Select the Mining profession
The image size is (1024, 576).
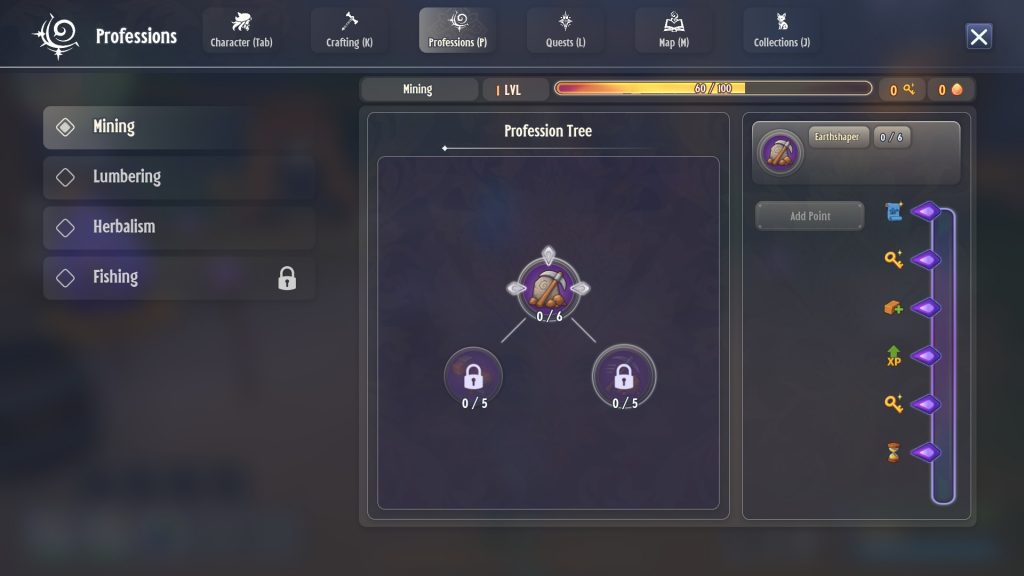[179, 127]
